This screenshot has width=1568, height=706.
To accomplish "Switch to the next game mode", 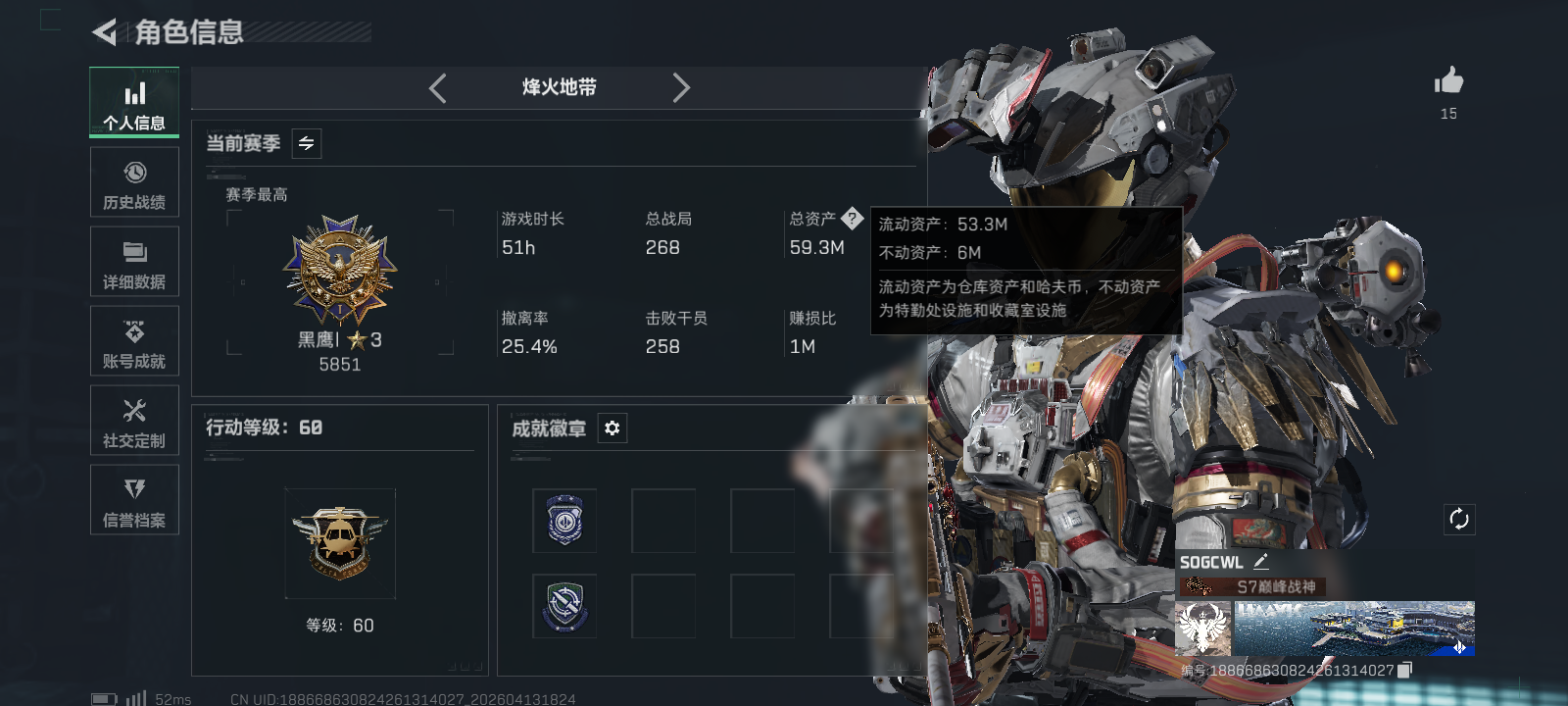I will pos(681,88).
